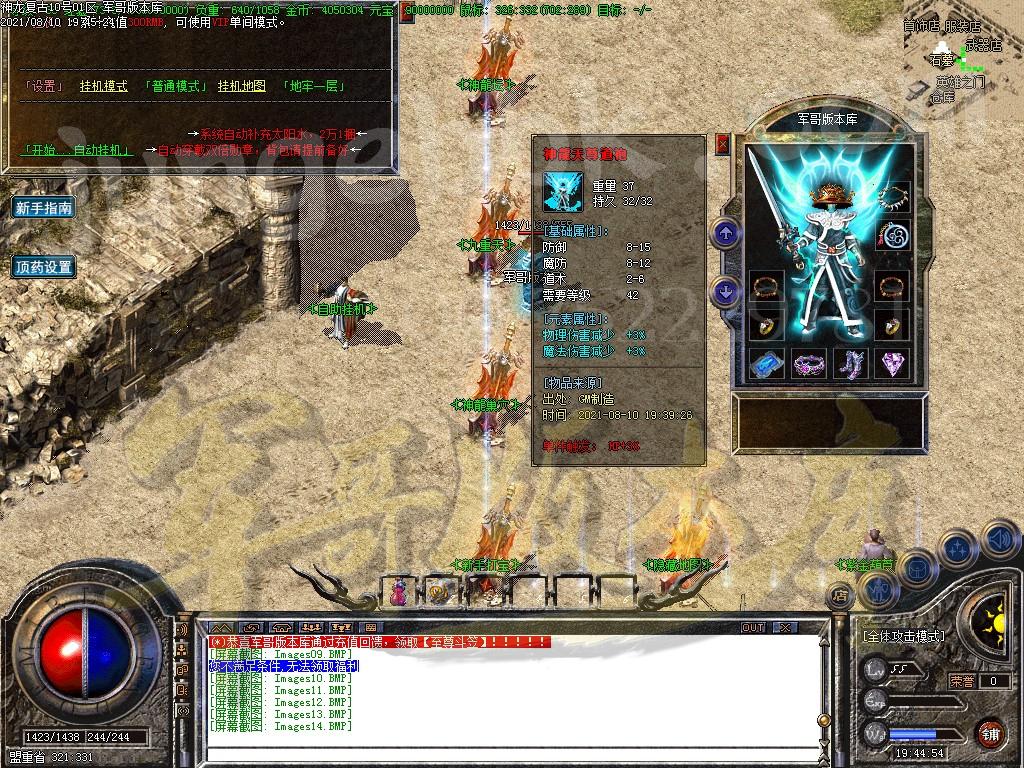Start auto-farming with 开始…自动挂机
This screenshot has height=768, width=1024.
(x=77, y=150)
